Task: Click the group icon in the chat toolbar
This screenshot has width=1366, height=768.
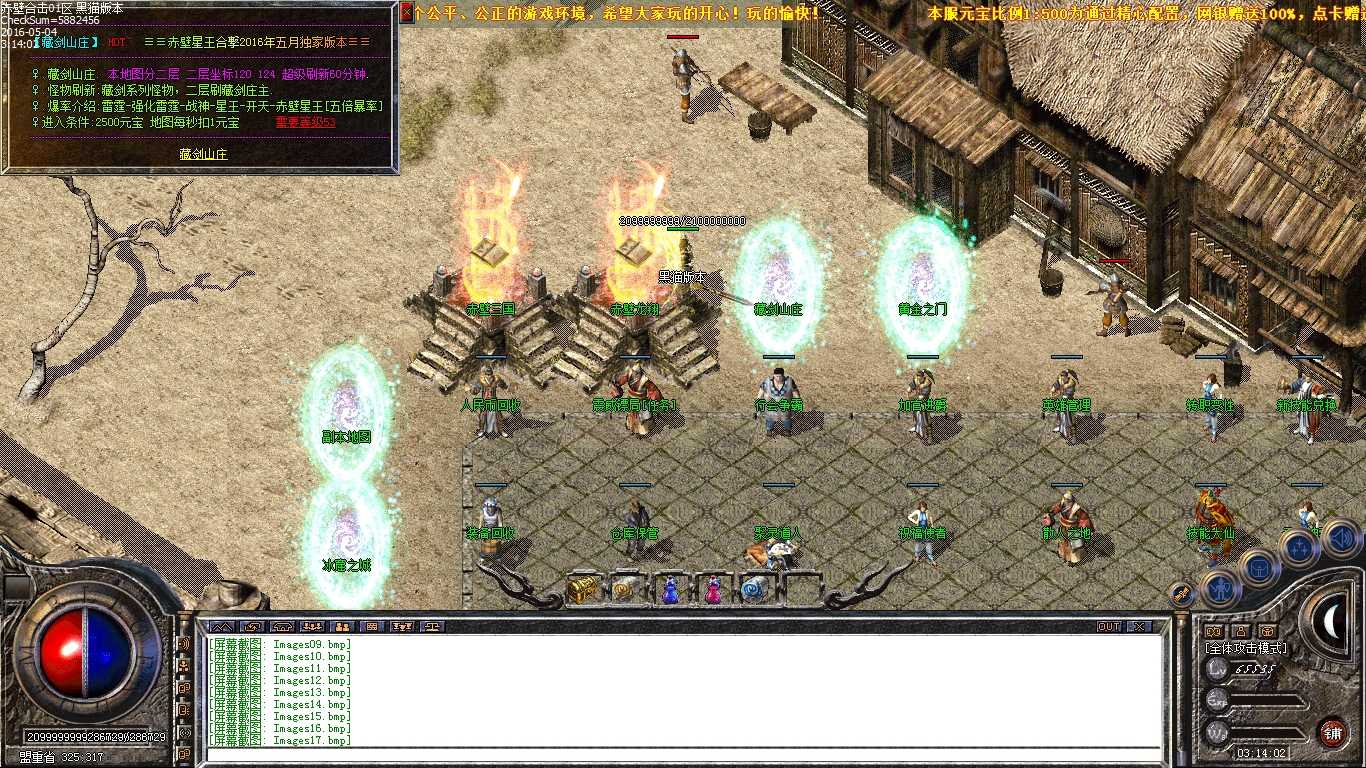Action: click(x=311, y=627)
